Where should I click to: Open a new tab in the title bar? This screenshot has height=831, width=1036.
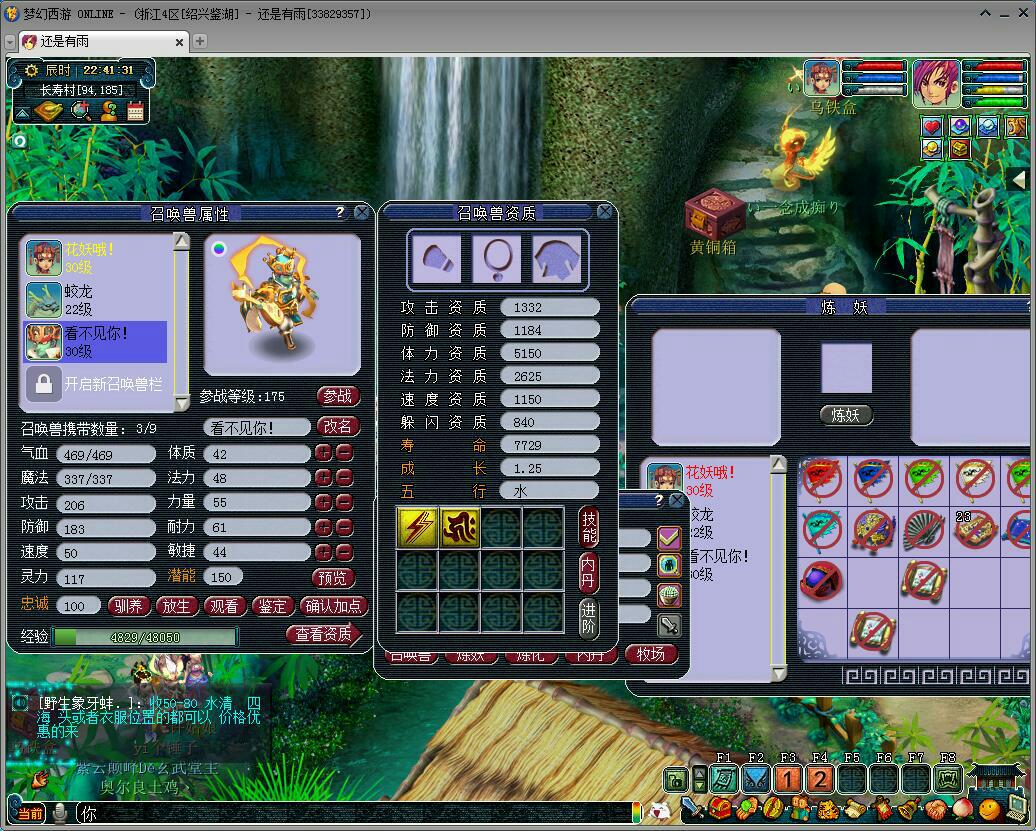coord(200,41)
